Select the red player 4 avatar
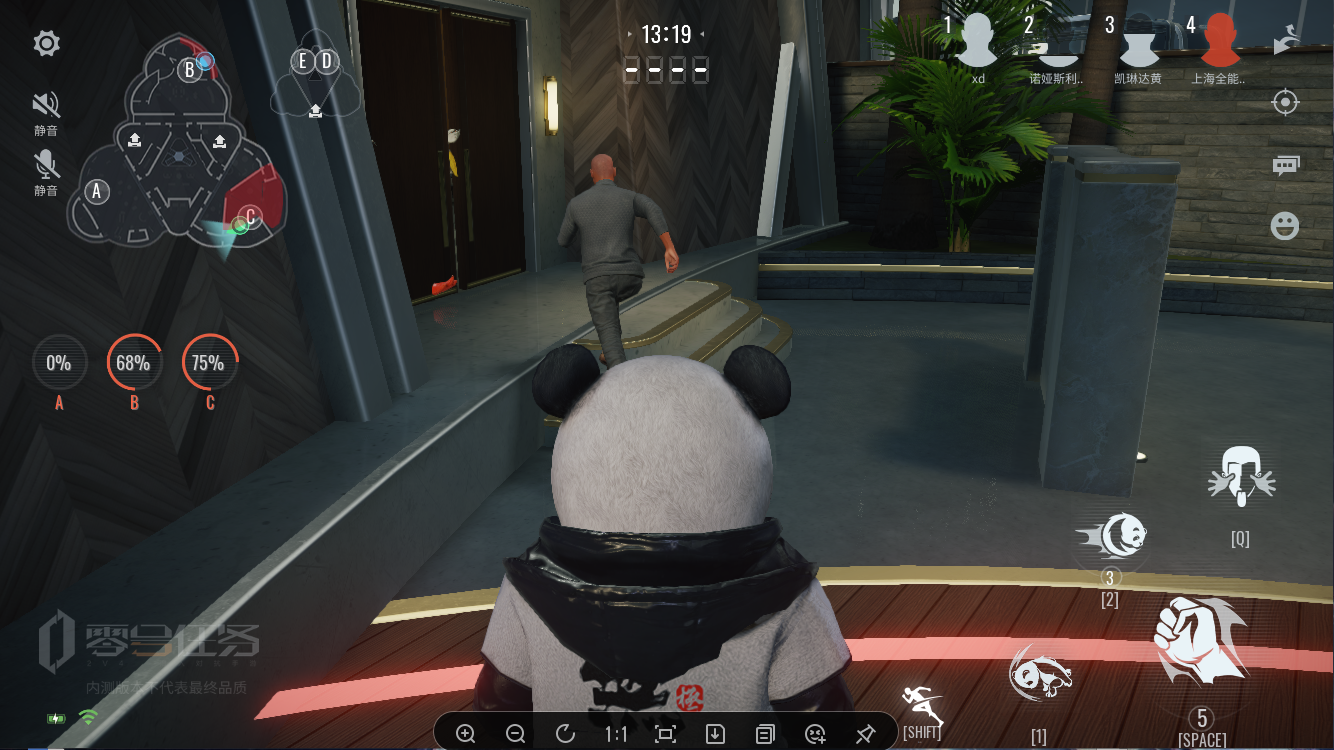The height and width of the screenshot is (750, 1334). [x=1219, y=42]
